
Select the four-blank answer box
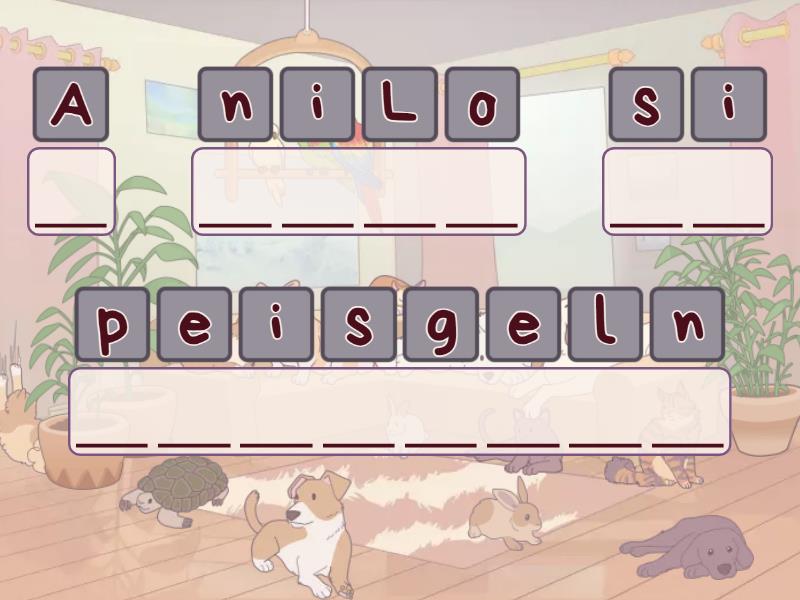(x=359, y=191)
